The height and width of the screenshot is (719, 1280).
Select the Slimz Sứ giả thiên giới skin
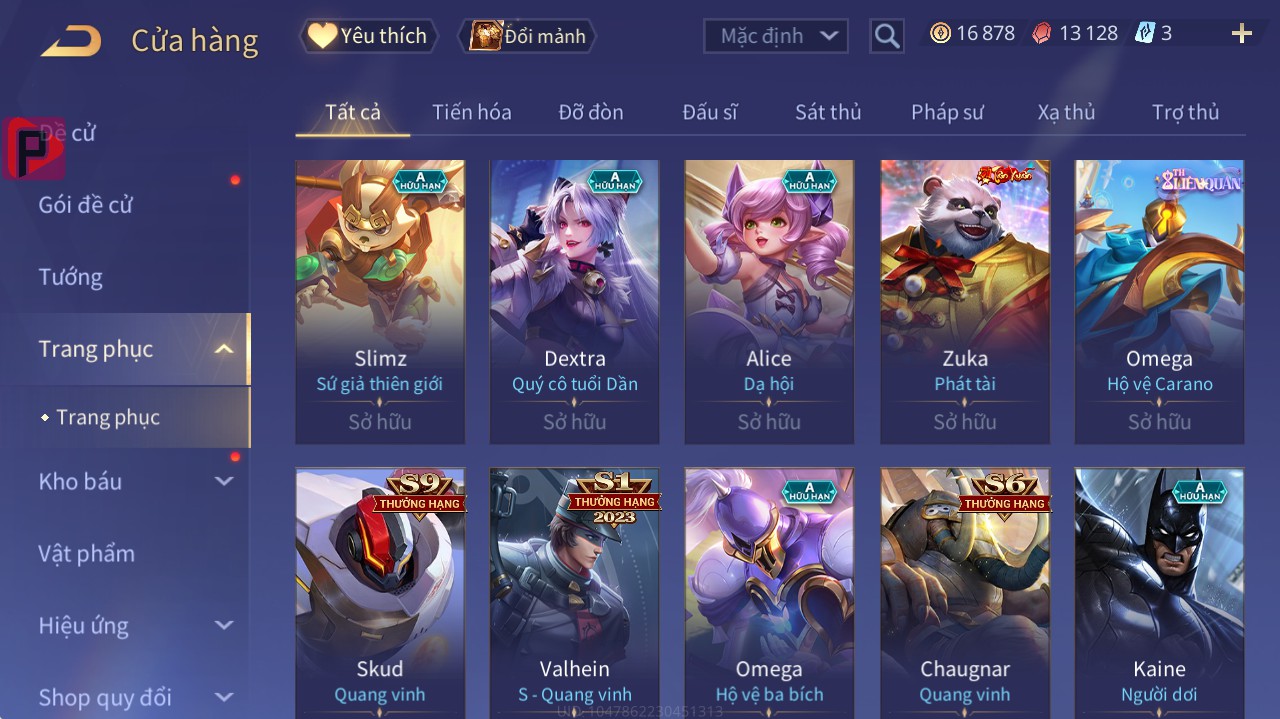coord(380,300)
